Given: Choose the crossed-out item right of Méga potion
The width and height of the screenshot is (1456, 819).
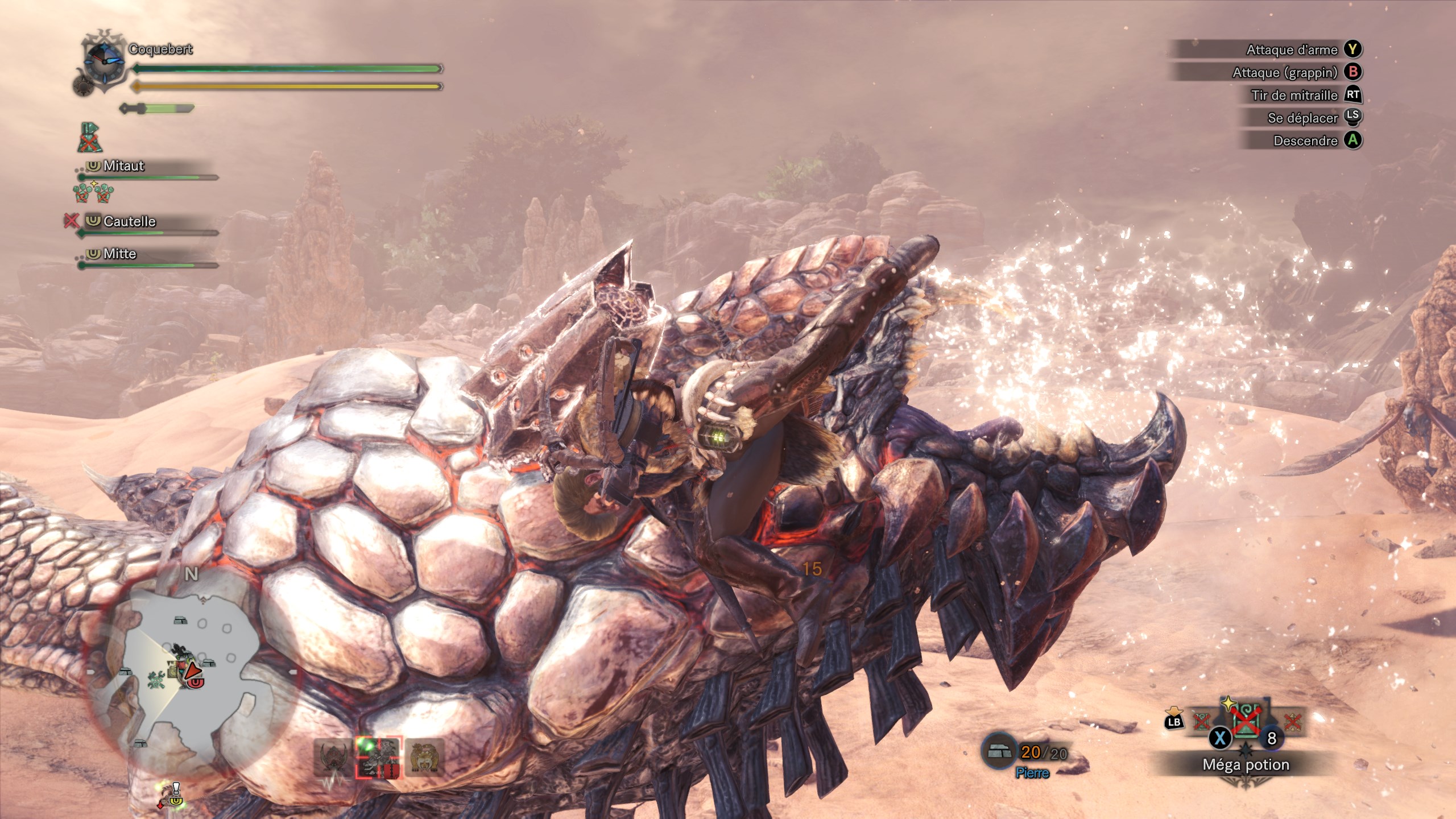Looking at the screenshot, I should click(x=1292, y=722).
